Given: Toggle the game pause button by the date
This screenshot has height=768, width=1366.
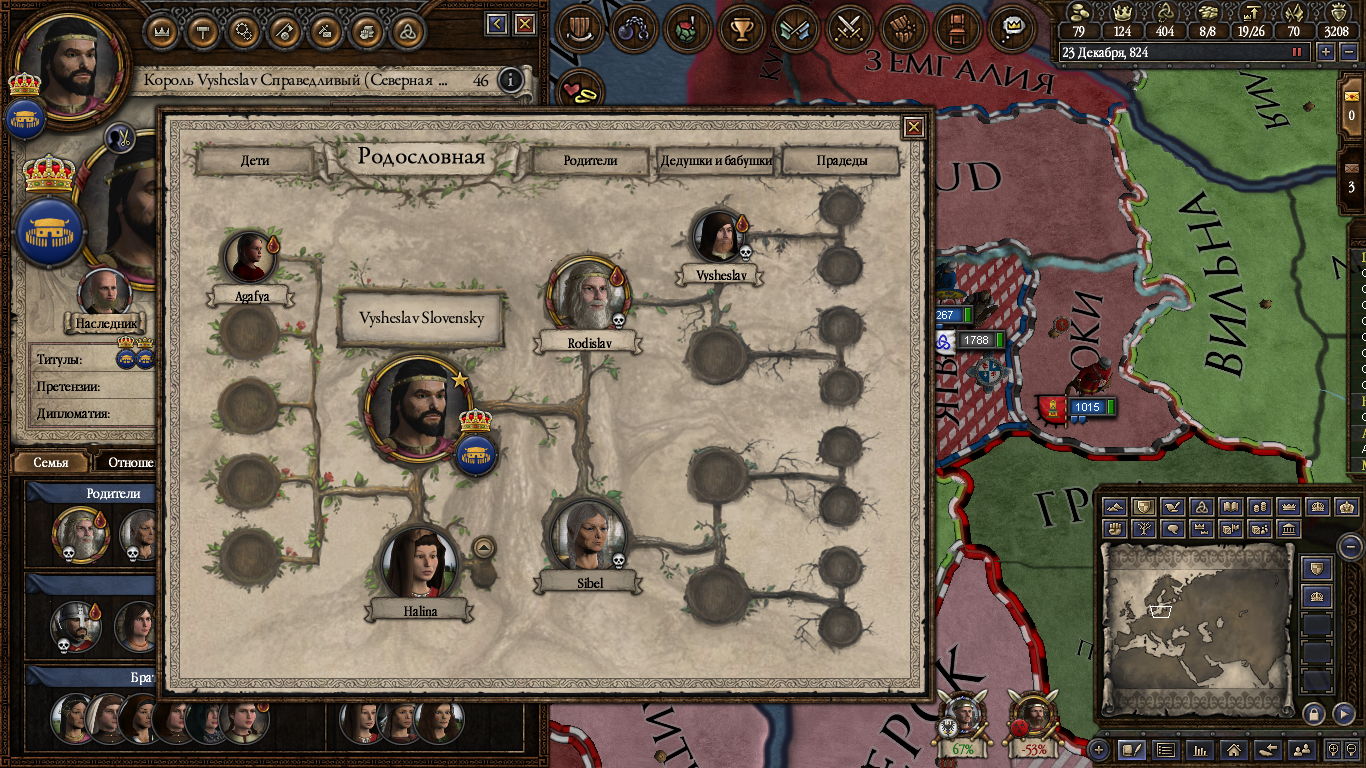Looking at the screenshot, I should click(x=1298, y=52).
